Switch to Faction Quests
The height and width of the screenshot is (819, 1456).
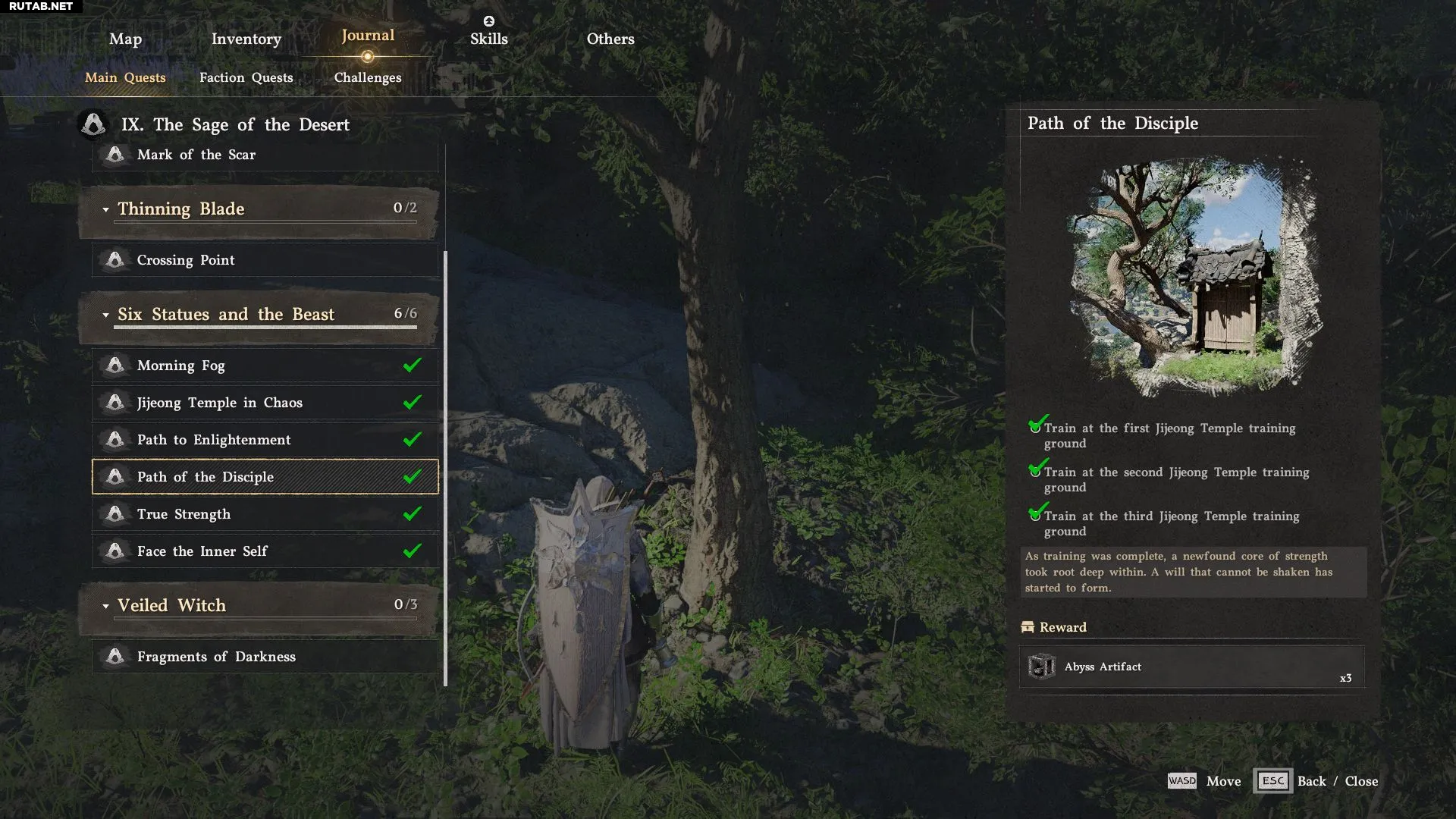coord(246,77)
